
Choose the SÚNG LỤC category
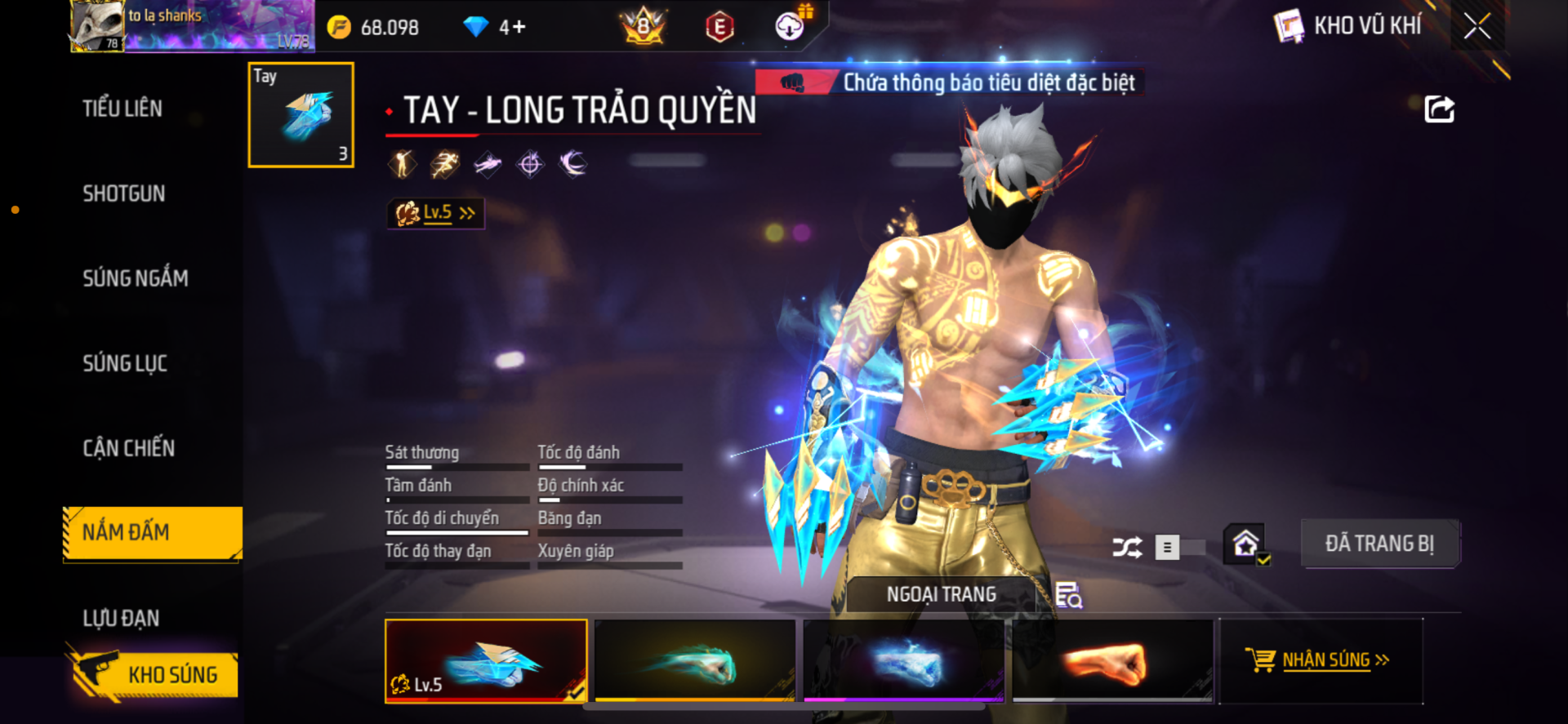[x=125, y=363]
